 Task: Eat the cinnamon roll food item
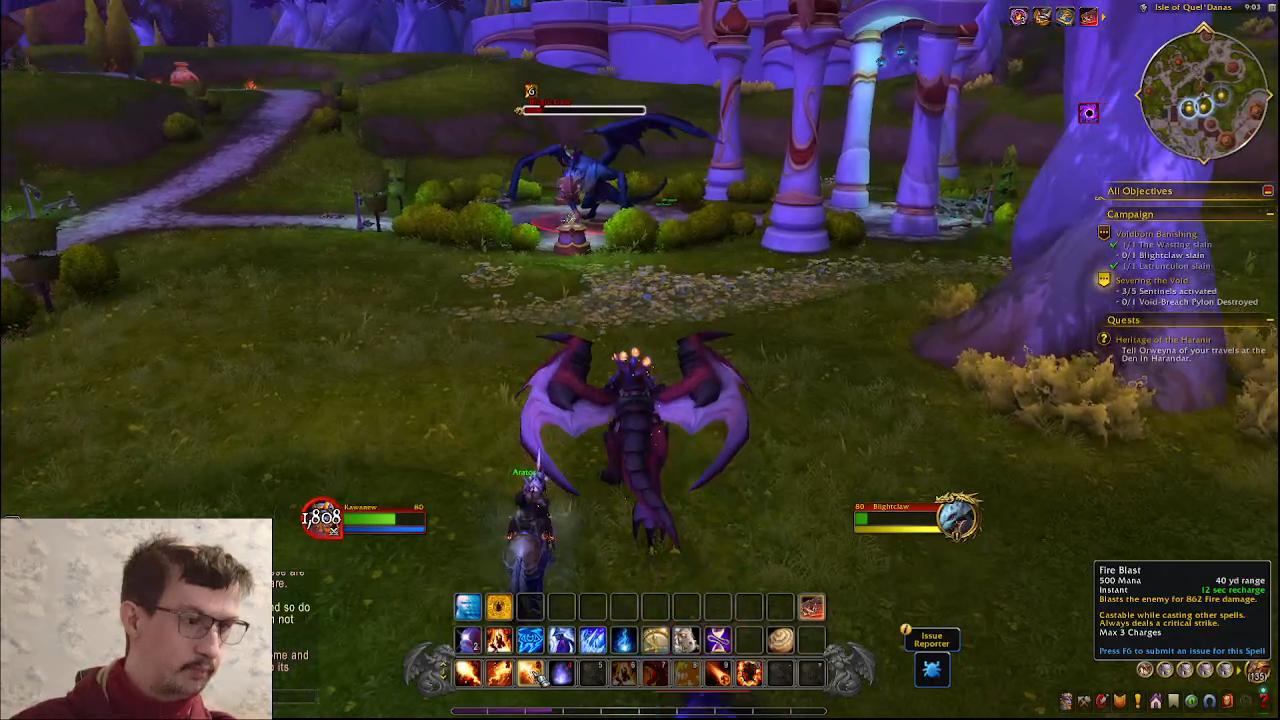coord(780,640)
